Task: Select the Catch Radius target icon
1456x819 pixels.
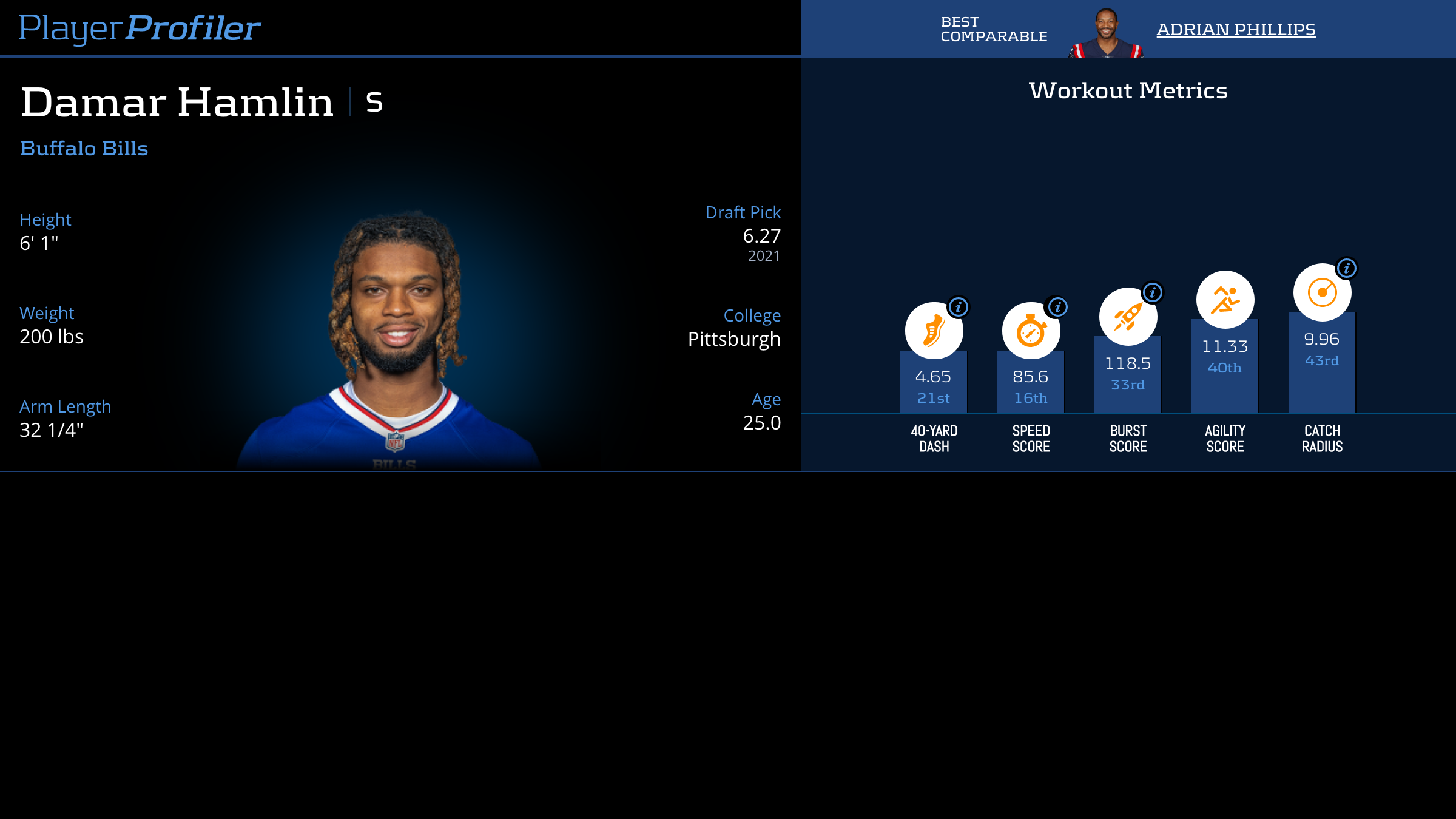Action: point(1321,292)
